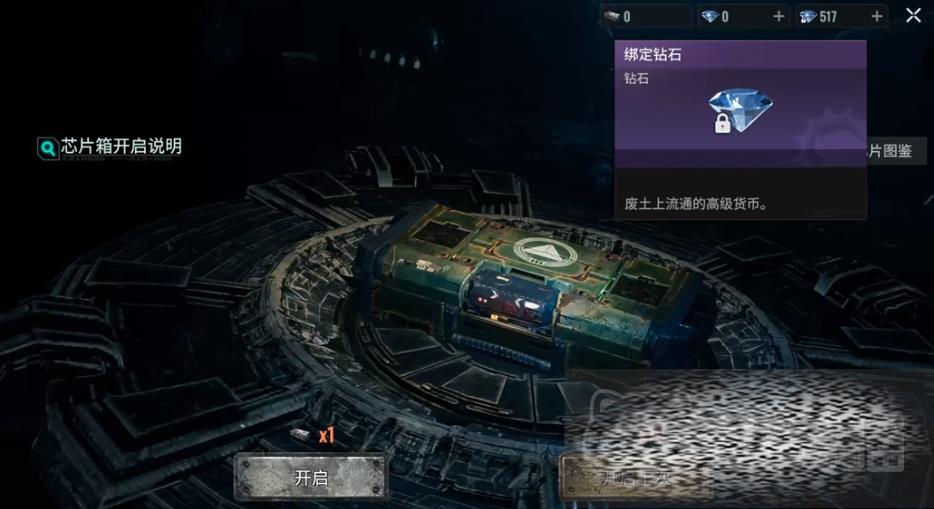Open ten chip boxes with 开启十次
934x509 pixels.
634,477
